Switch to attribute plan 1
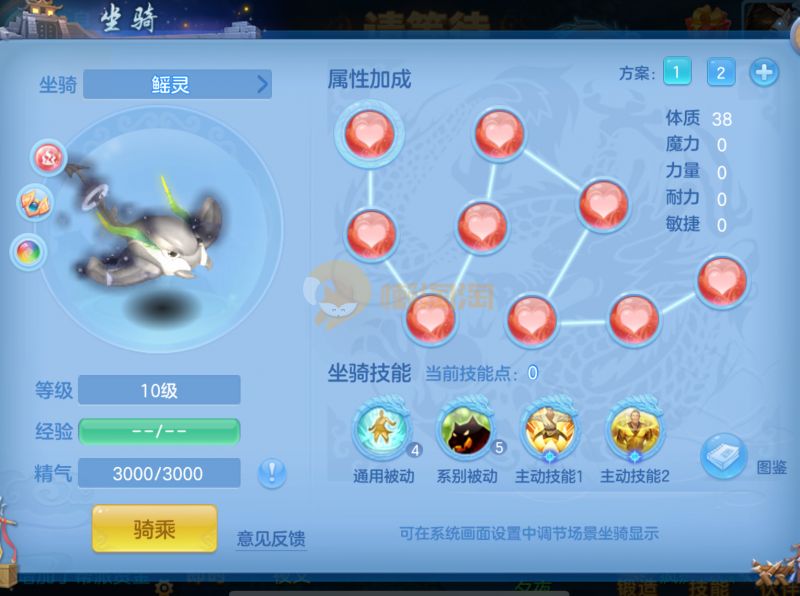 [677, 72]
